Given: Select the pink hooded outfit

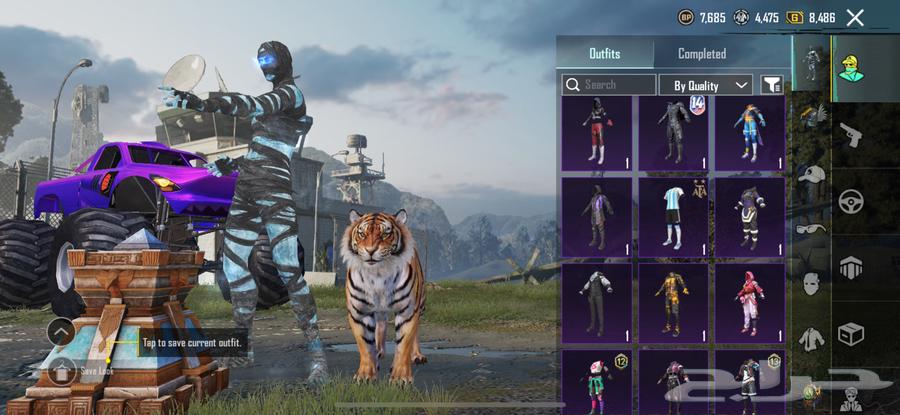Looking at the screenshot, I should [x=749, y=301].
